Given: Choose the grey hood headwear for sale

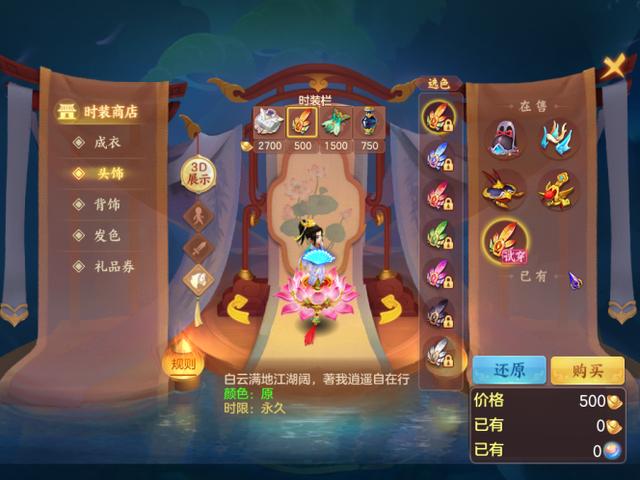Looking at the screenshot, I should tap(506, 139).
